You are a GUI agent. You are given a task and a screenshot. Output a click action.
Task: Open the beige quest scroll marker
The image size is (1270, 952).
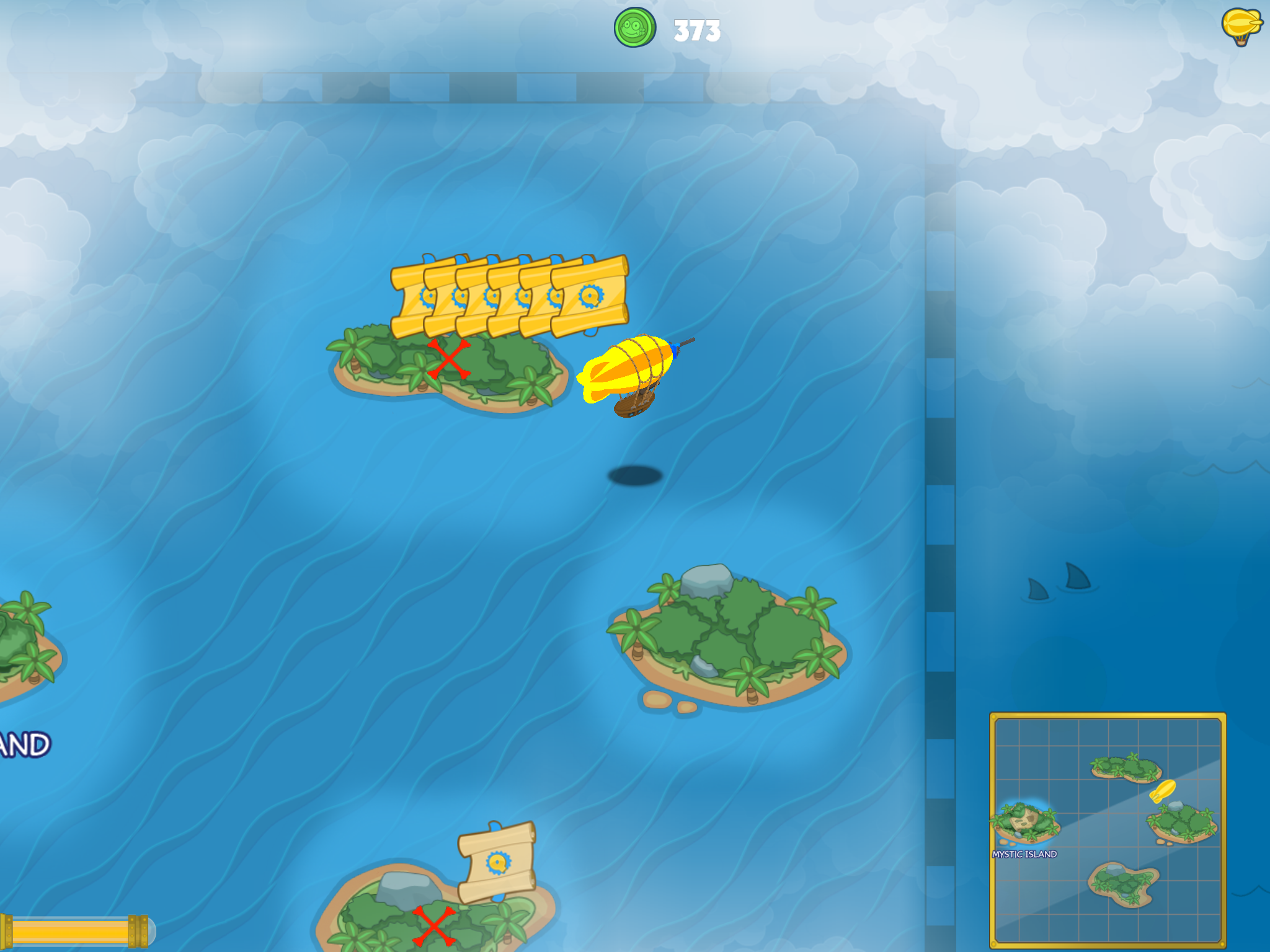click(x=497, y=862)
